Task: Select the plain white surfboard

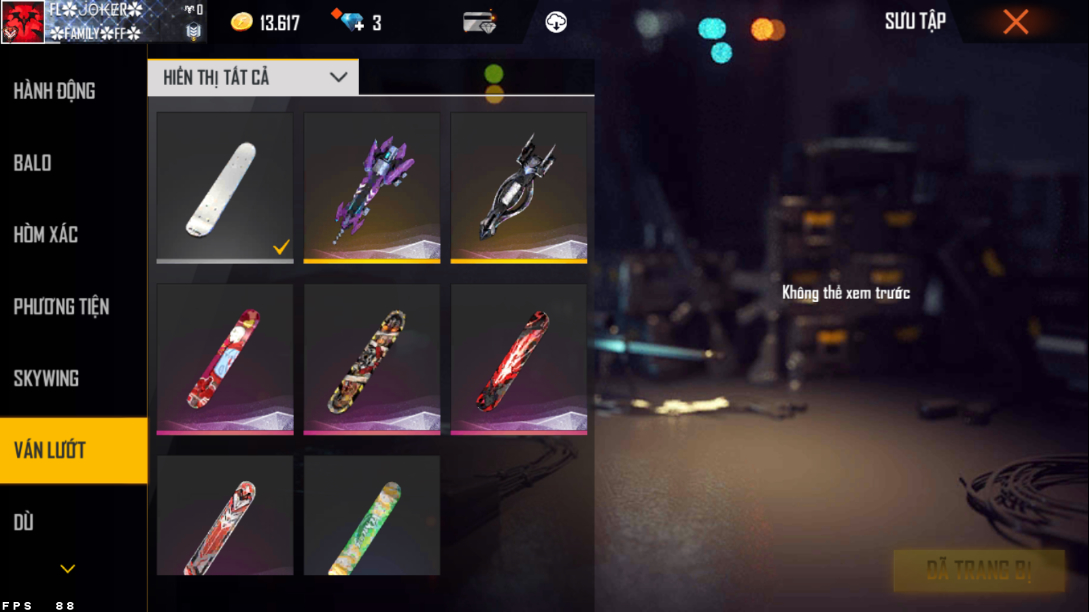Action: coord(225,187)
